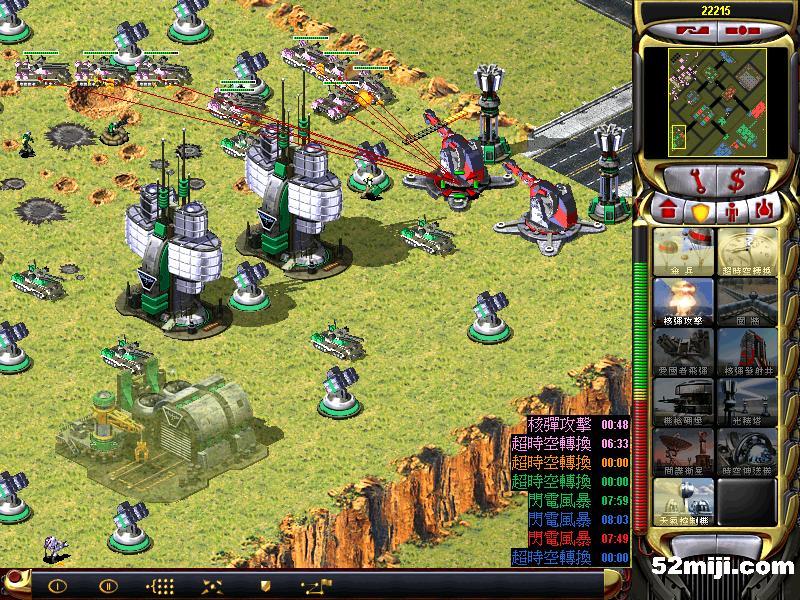Switch to the infantry build tab
This screenshot has height=600, width=800.
(731, 211)
